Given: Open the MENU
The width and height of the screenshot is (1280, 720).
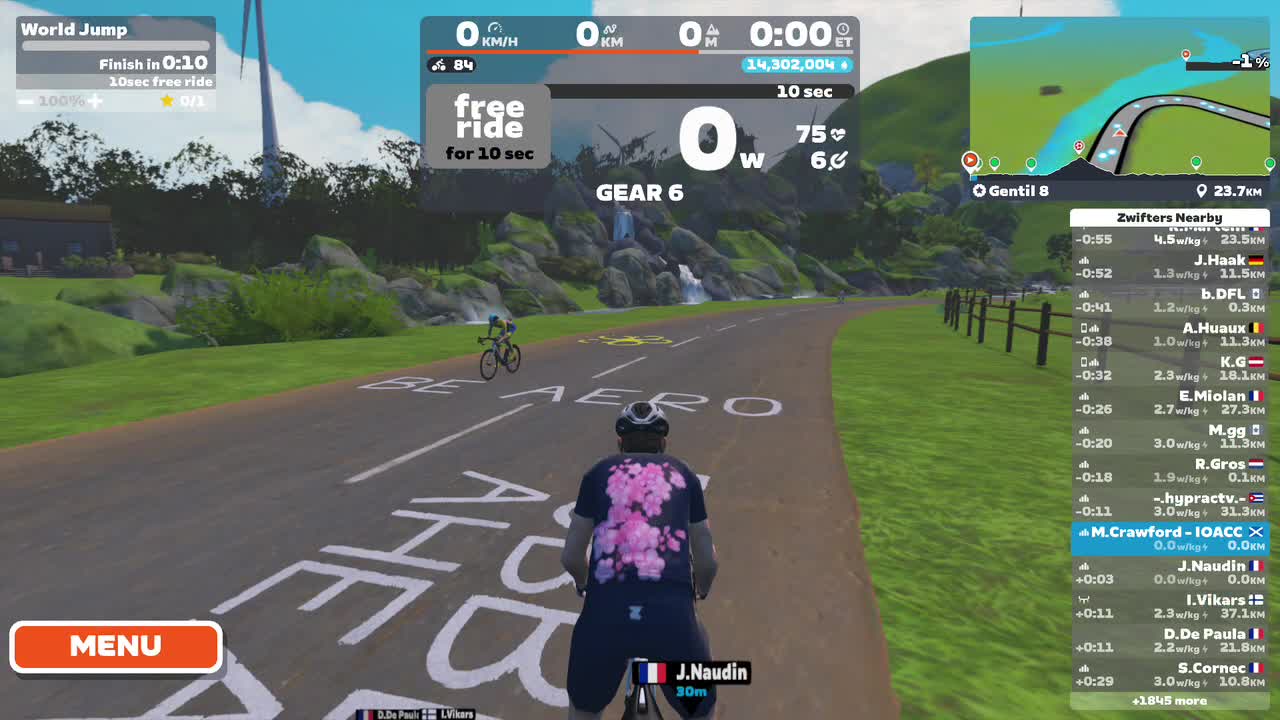Looking at the screenshot, I should pos(114,646).
